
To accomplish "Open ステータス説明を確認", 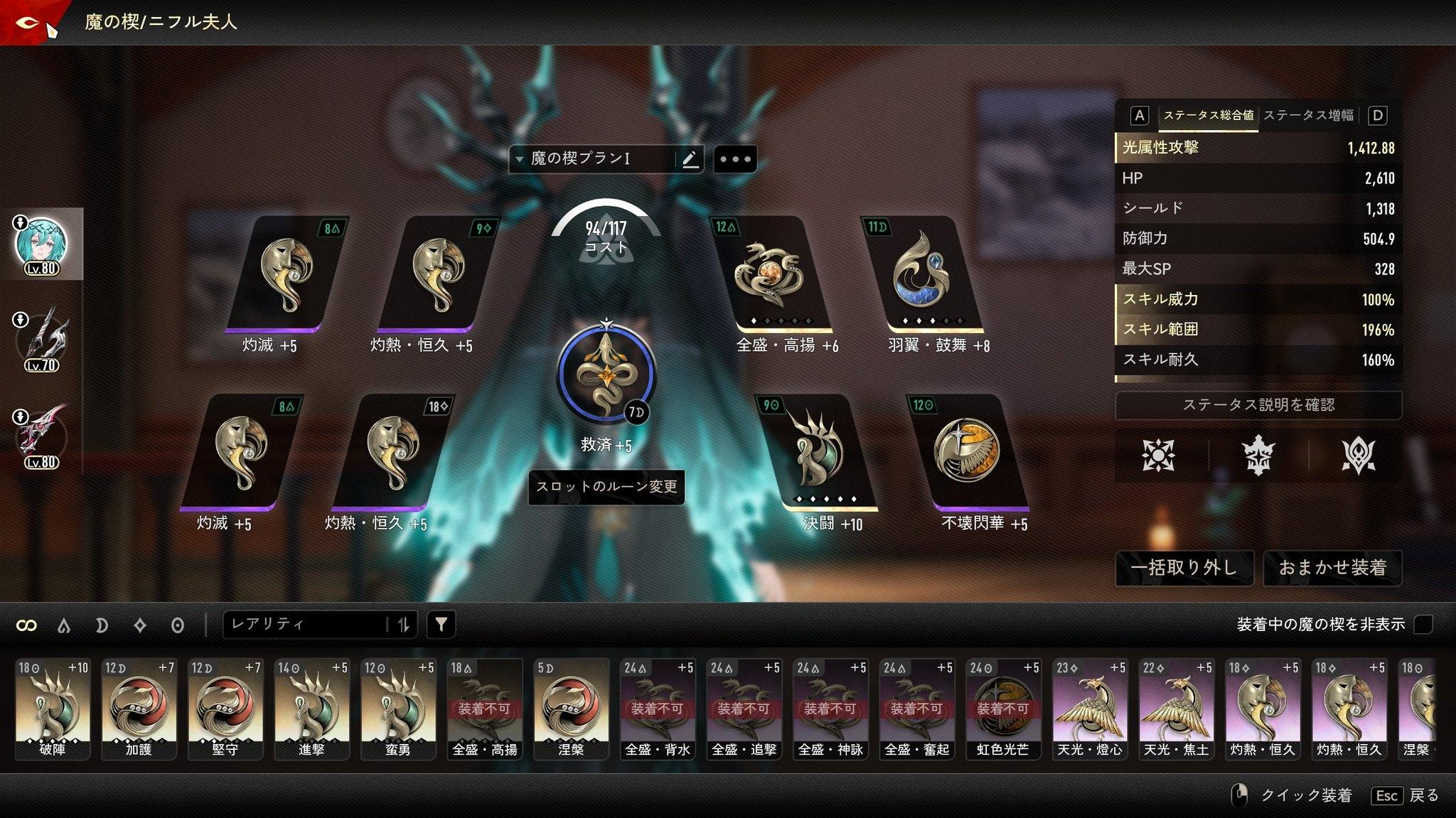I will coord(1258,405).
